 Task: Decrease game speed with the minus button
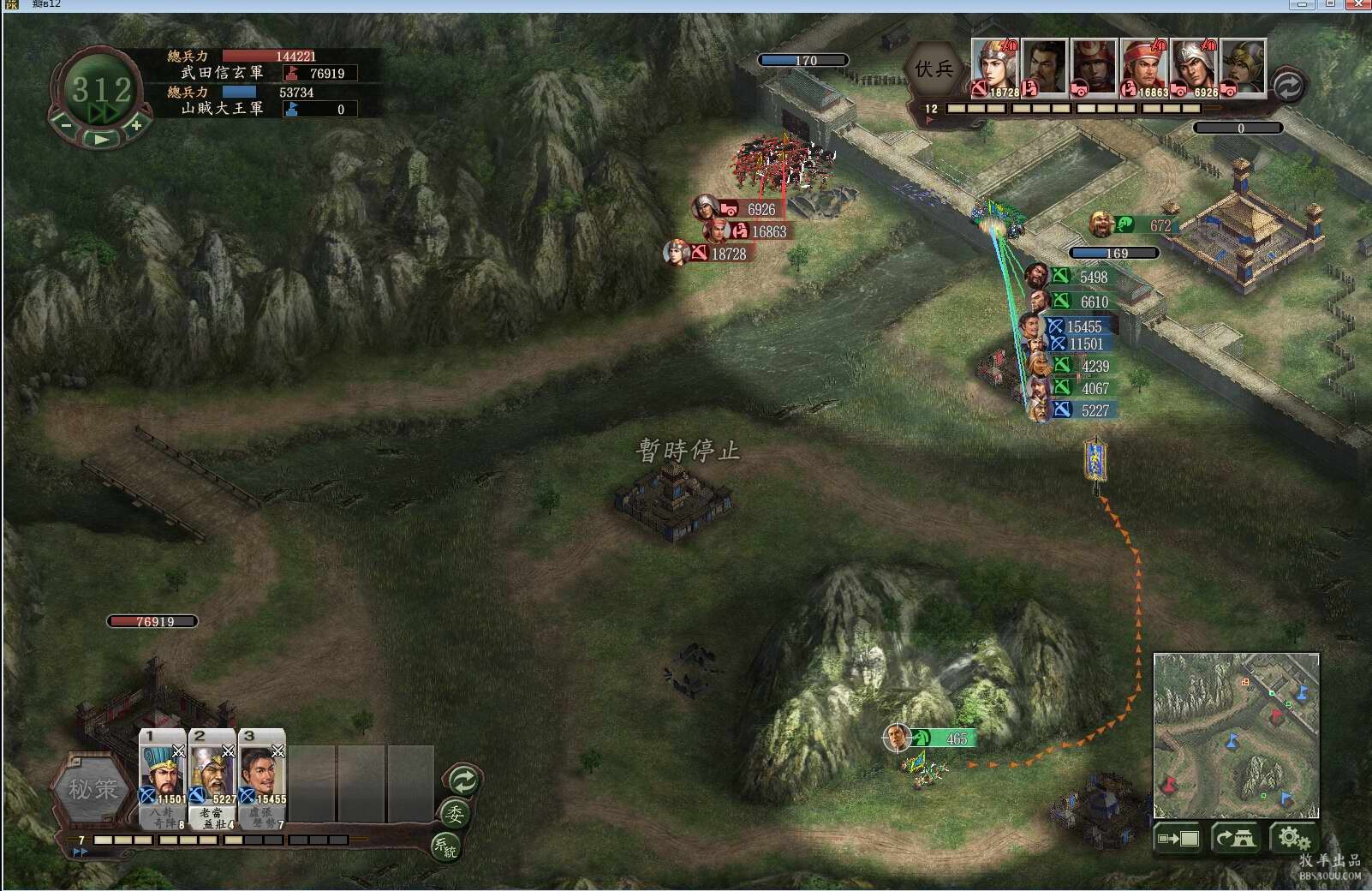coord(66,125)
